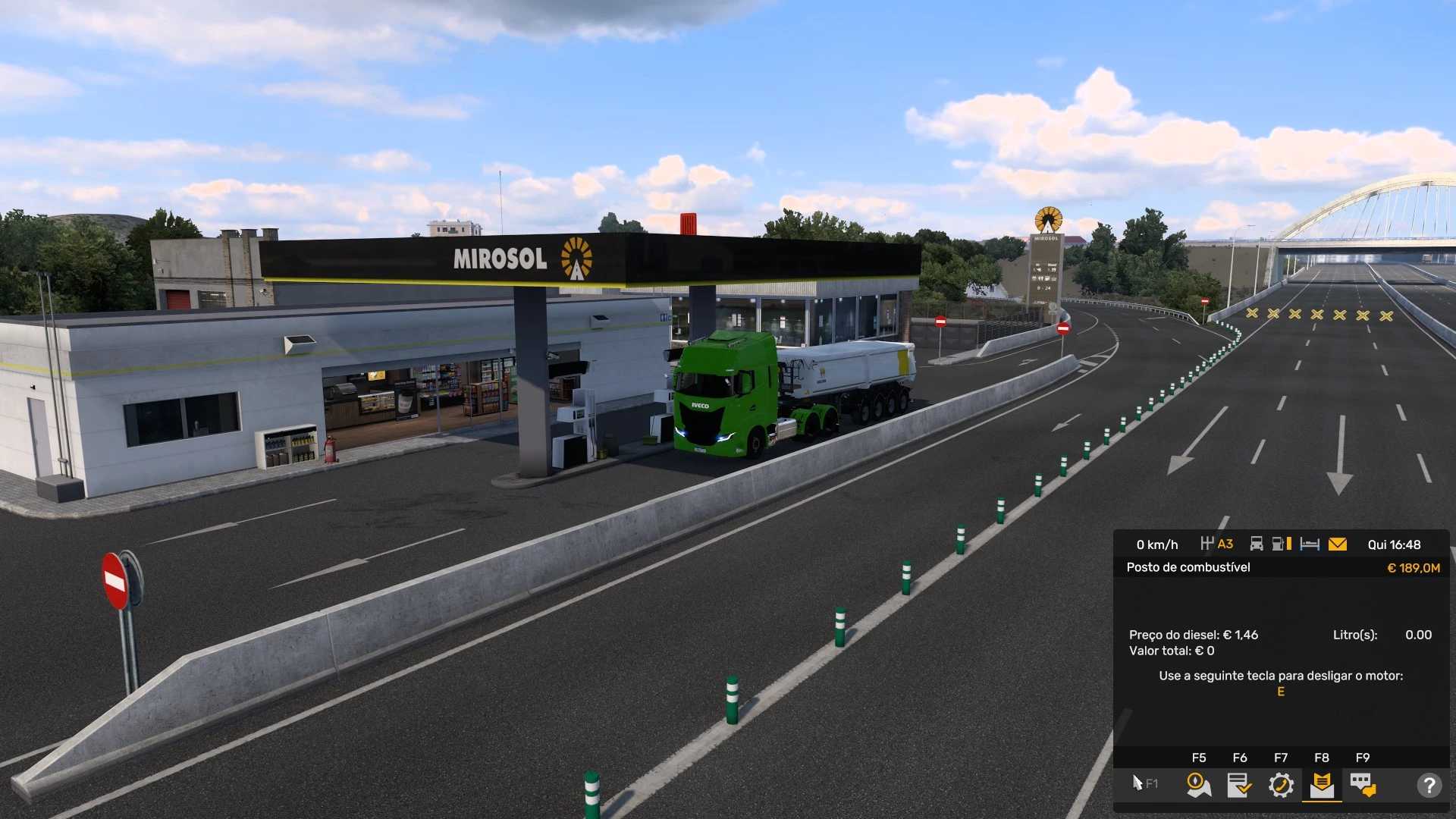Click the truck damage status icon
This screenshot has width=1456, height=819.
click(x=1257, y=544)
